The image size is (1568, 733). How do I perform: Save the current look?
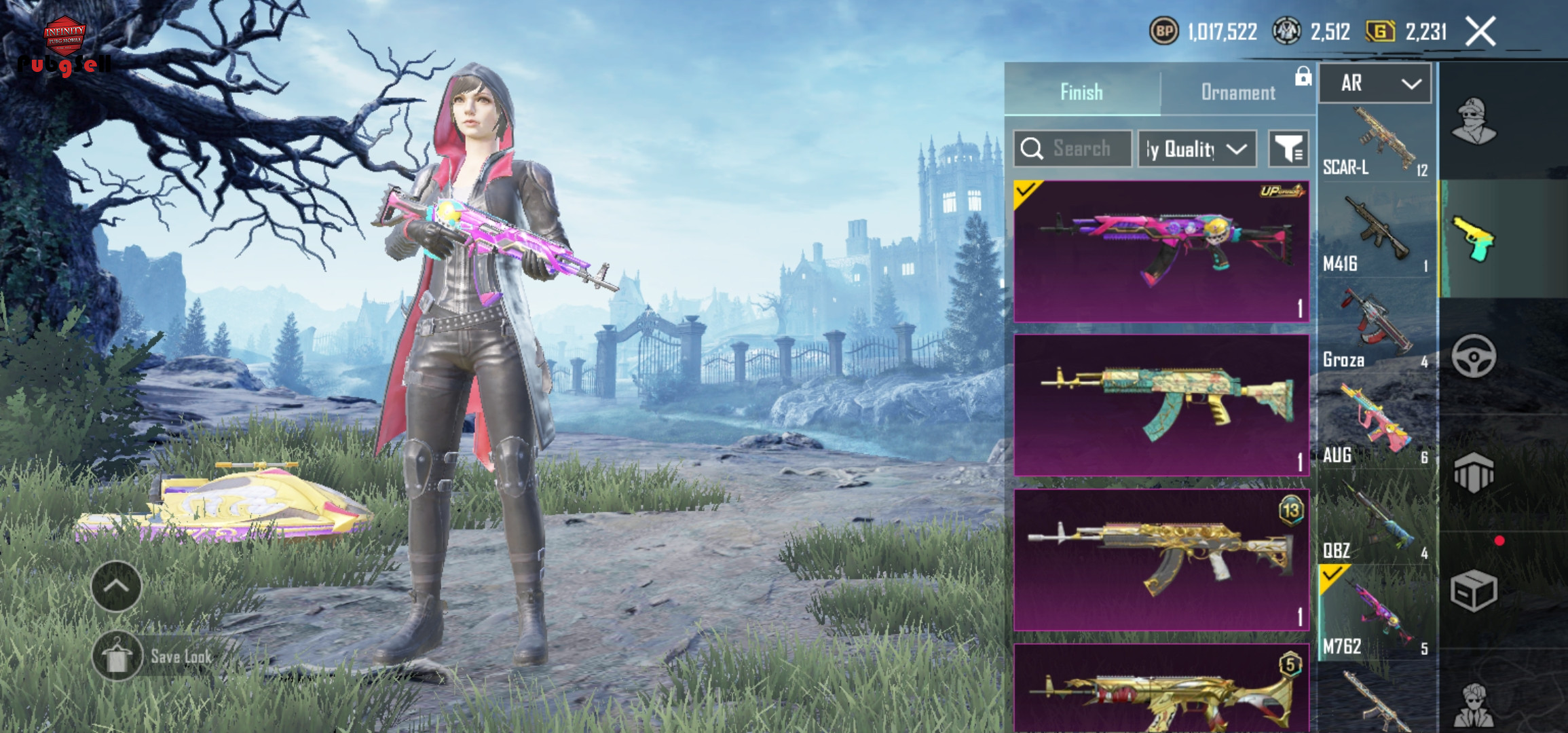(x=153, y=656)
